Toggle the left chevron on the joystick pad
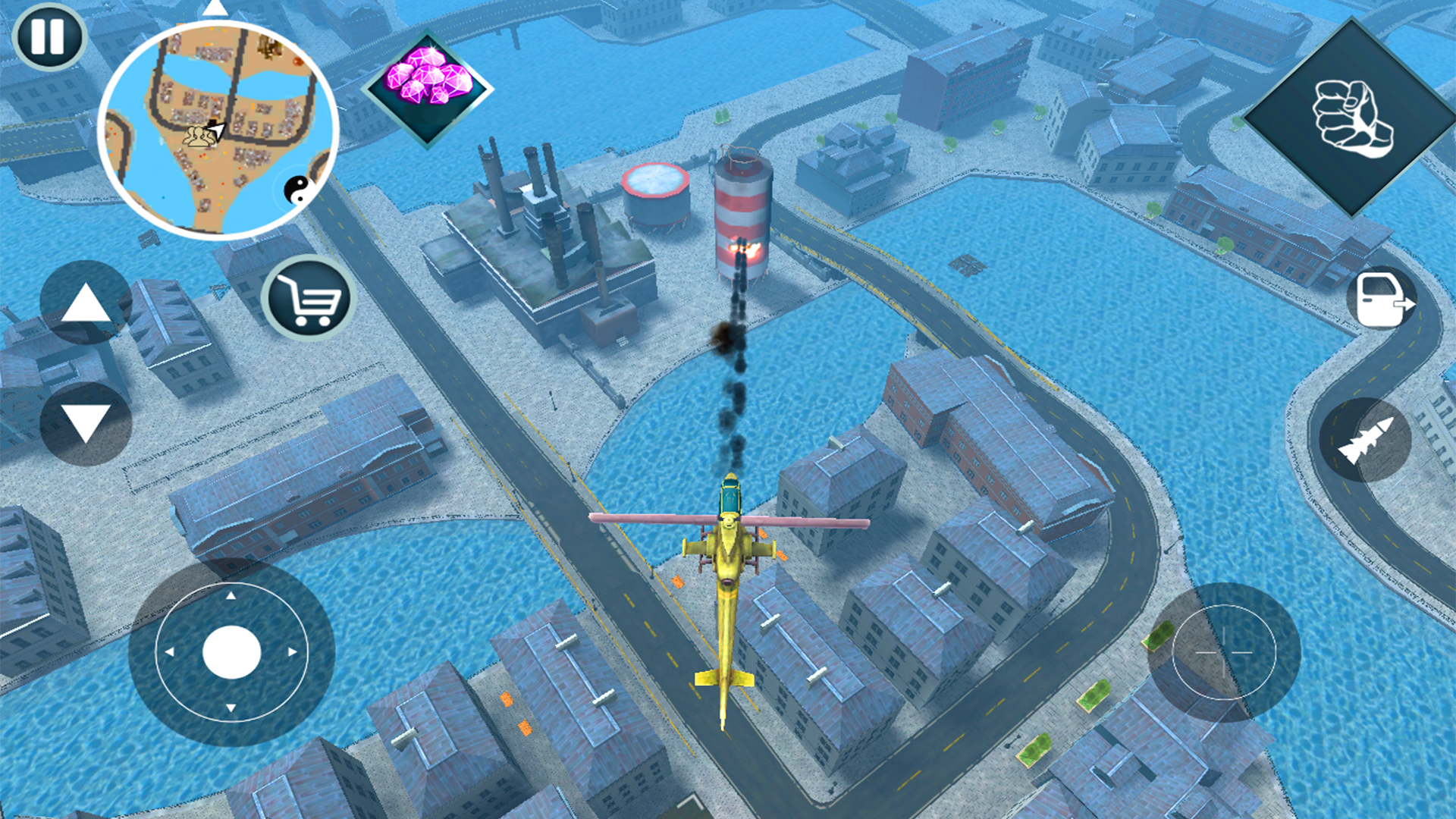The image size is (1456, 819). [168, 651]
